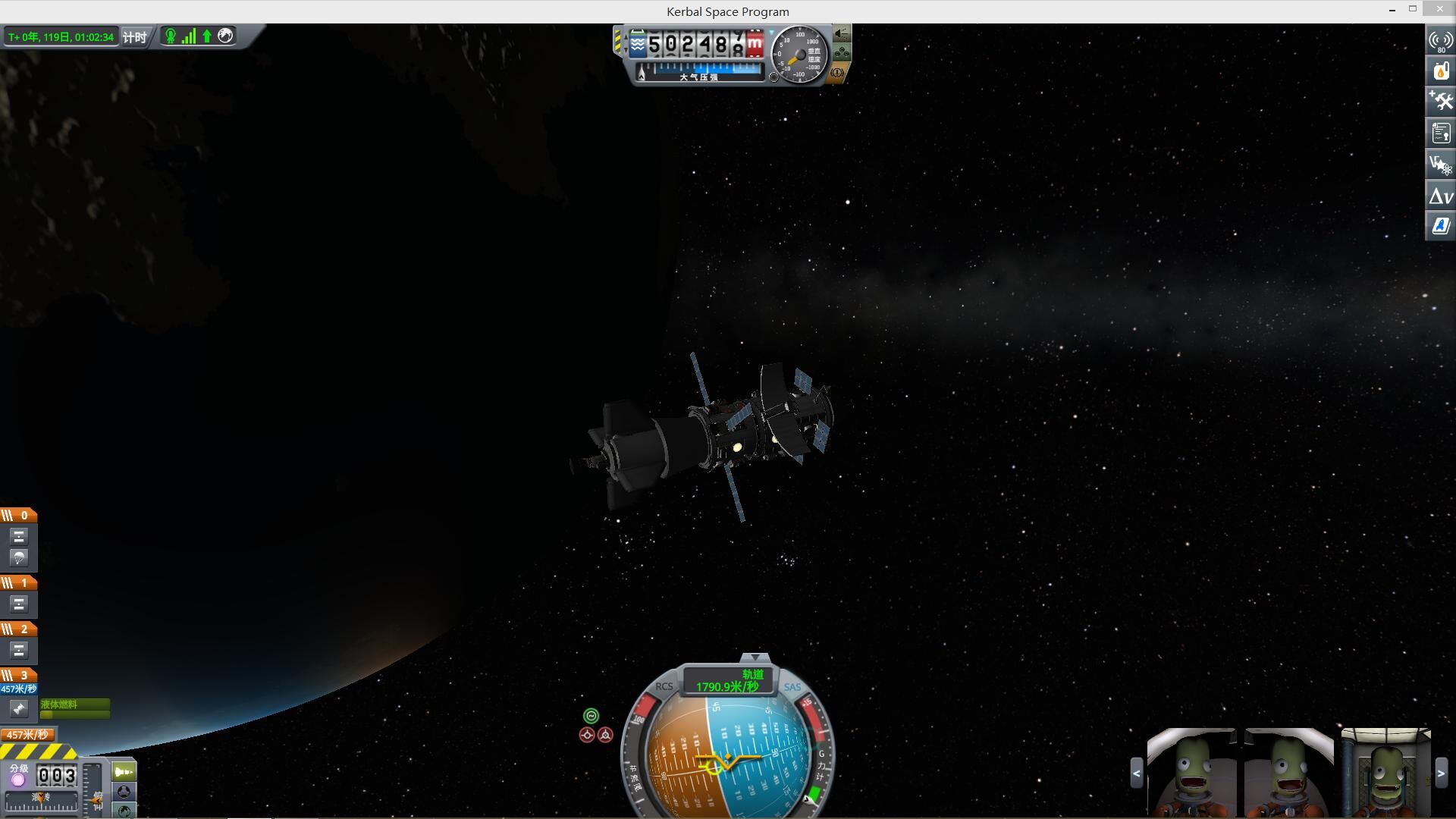Viewport: 1456px width, 819px height.
Task: Click the orbit speed readout to switch mode
Action: click(x=727, y=680)
